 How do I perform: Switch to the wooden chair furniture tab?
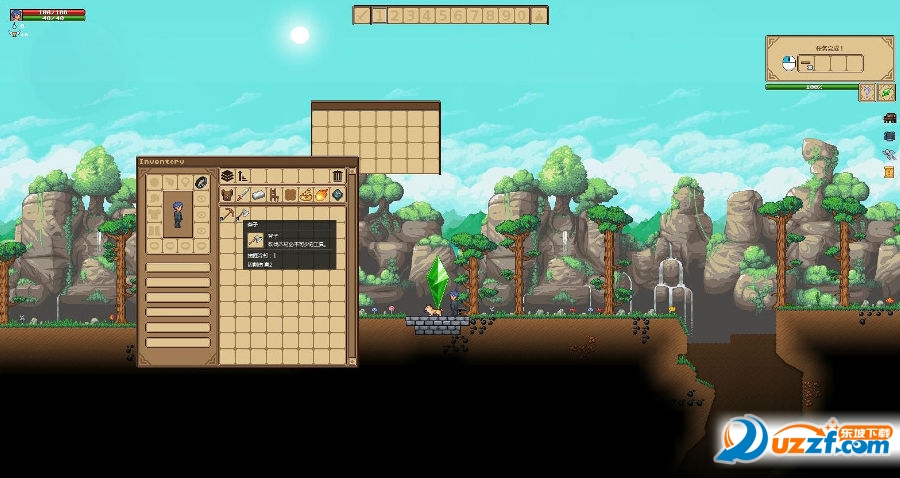pyautogui.click(x=274, y=195)
